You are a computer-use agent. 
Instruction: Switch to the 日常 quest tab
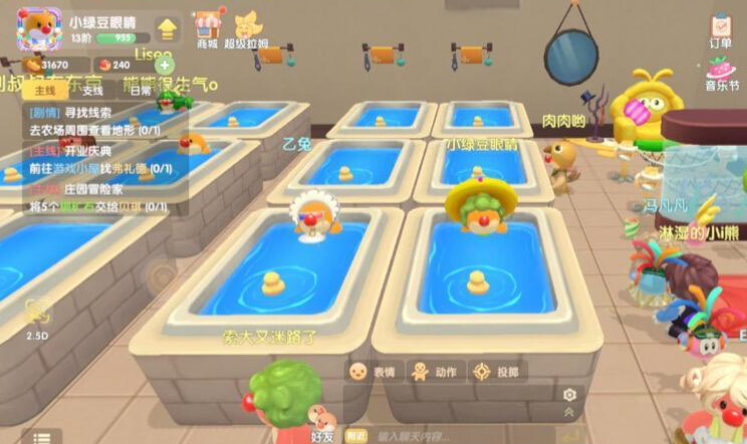pyautogui.click(x=140, y=90)
